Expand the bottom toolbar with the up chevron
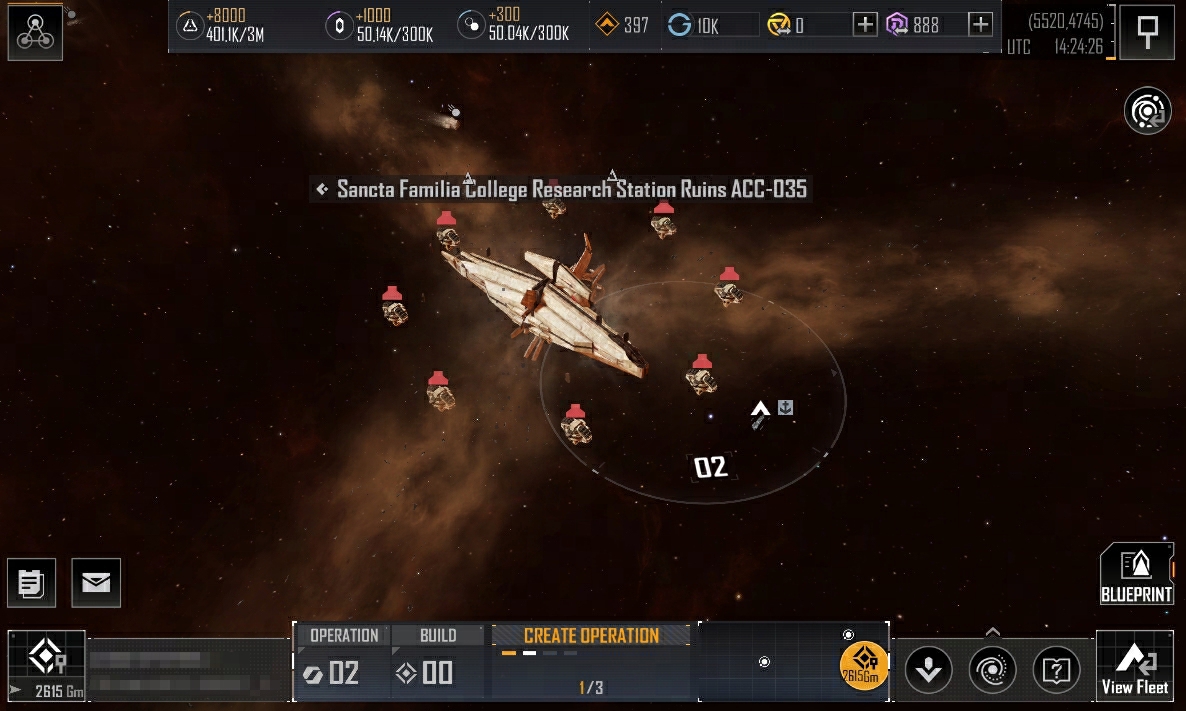Image resolution: width=1186 pixels, height=711 pixels. point(992,632)
